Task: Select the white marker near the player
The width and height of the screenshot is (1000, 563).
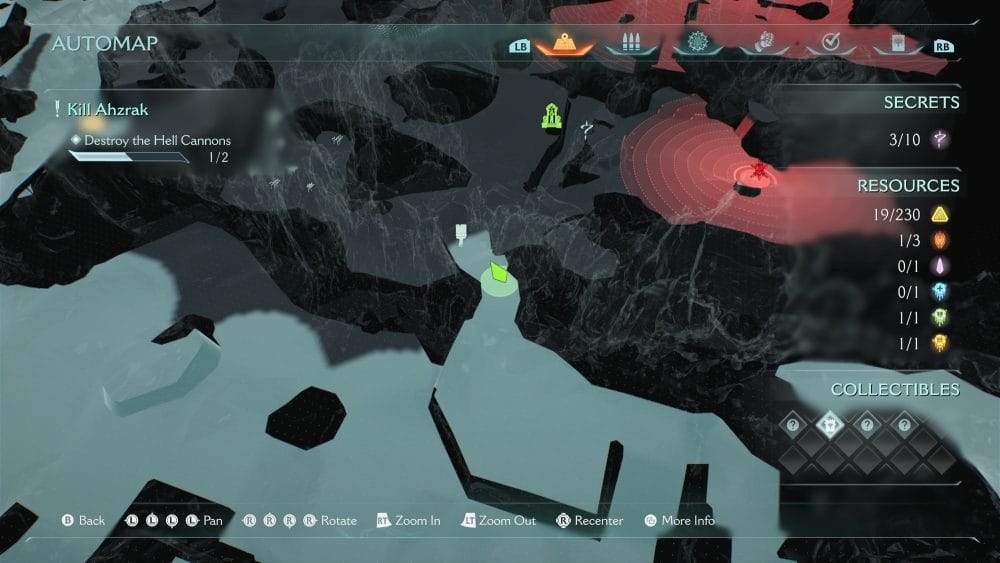Action: point(461,234)
